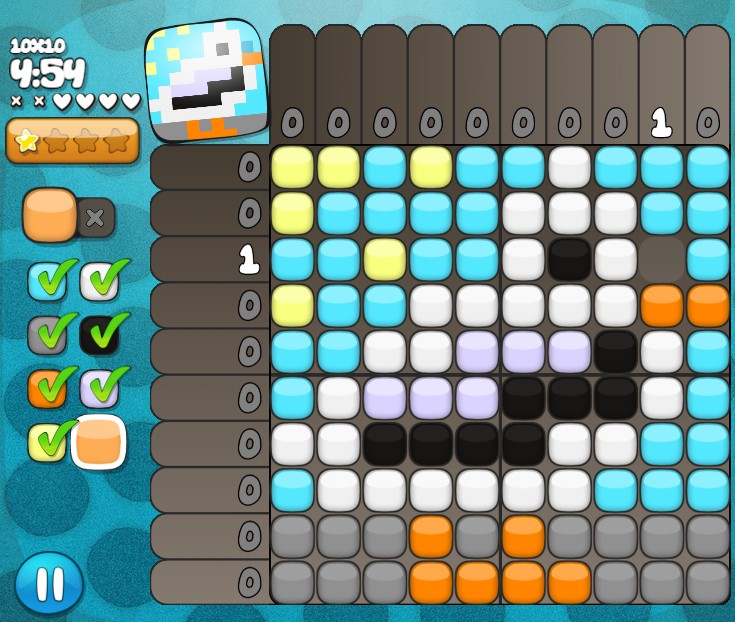Image resolution: width=735 pixels, height=622 pixels.
Task: Switch to the X marking mode
Action: point(96,217)
